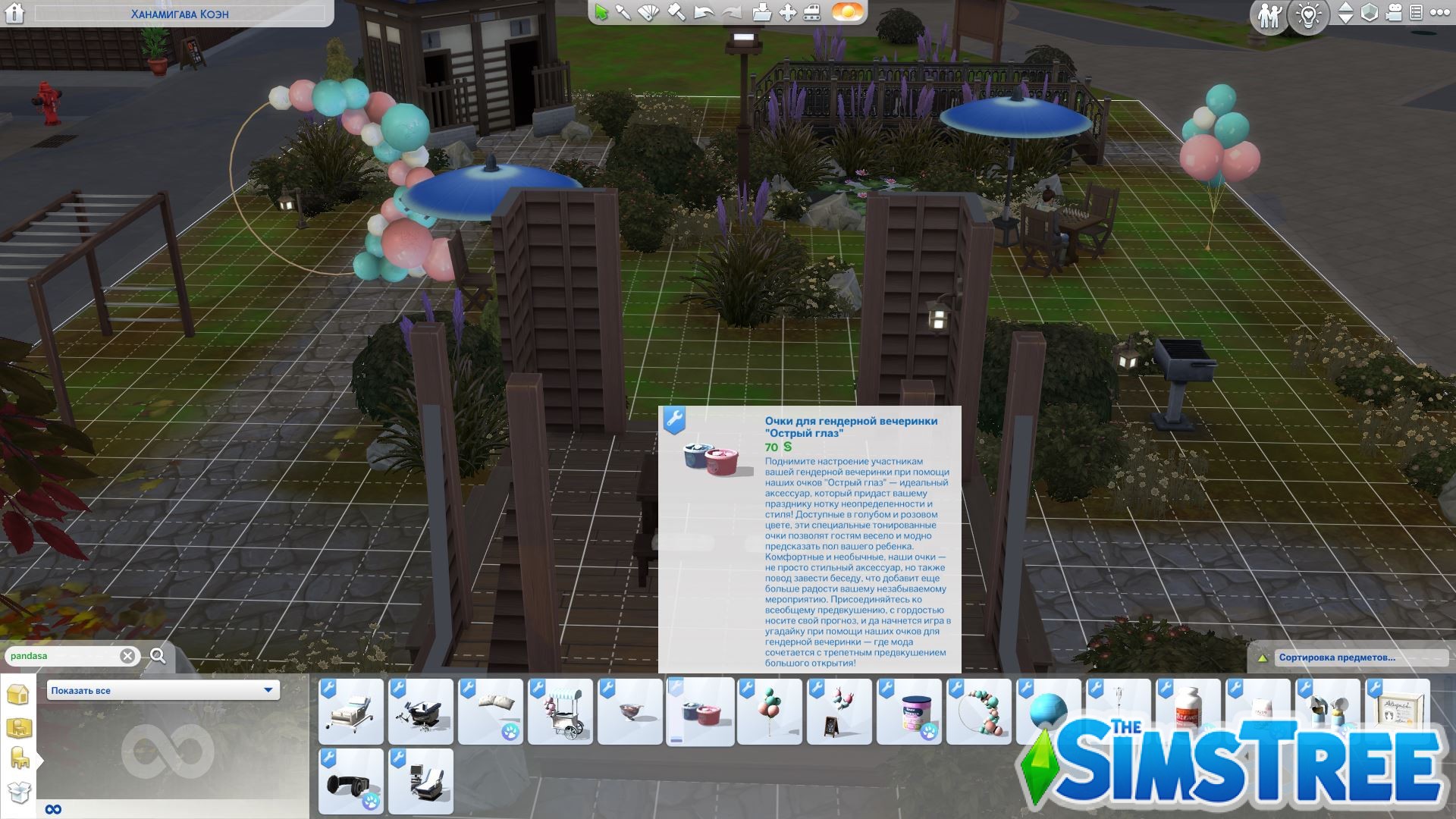Switch to Build Mode via the lightbulb icon
Viewport: 1456px width, 819px height.
click(1308, 14)
